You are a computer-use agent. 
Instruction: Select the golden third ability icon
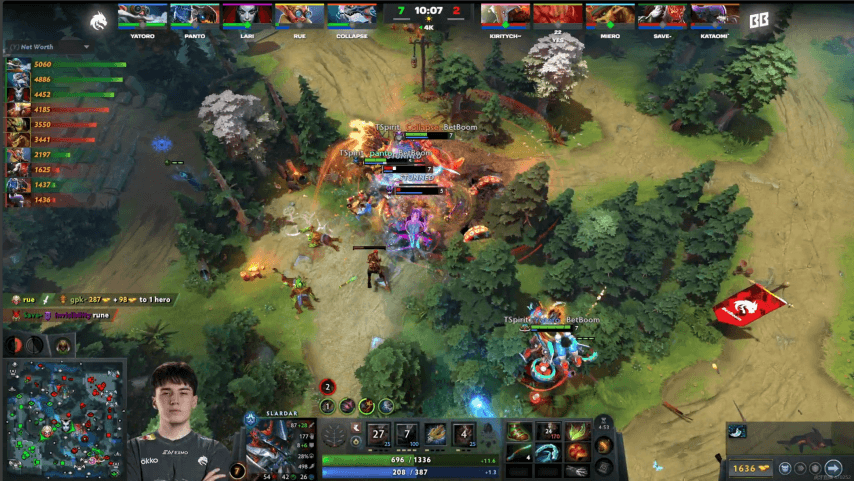point(435,435)
